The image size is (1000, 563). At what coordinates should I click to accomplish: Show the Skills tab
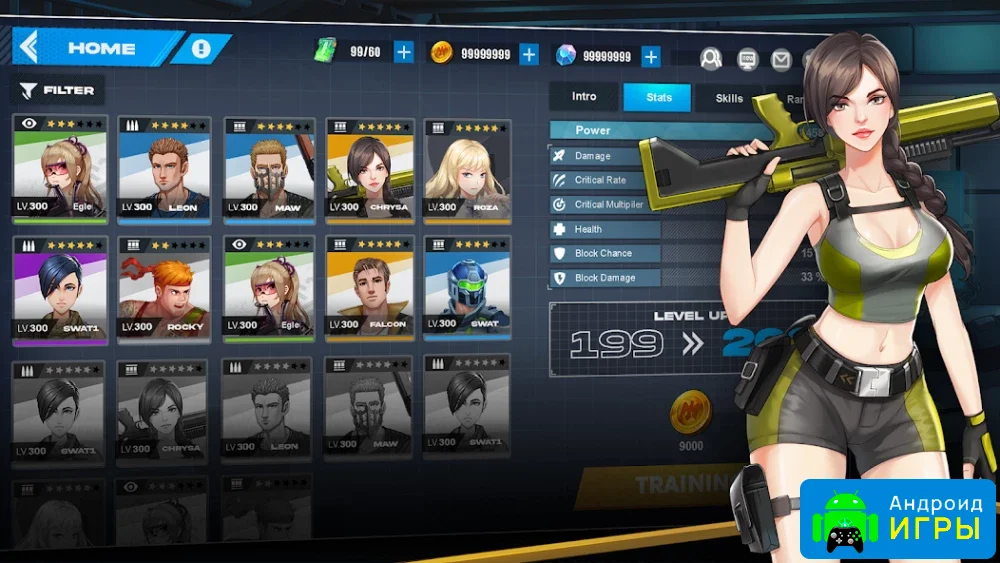pos(729,98)
